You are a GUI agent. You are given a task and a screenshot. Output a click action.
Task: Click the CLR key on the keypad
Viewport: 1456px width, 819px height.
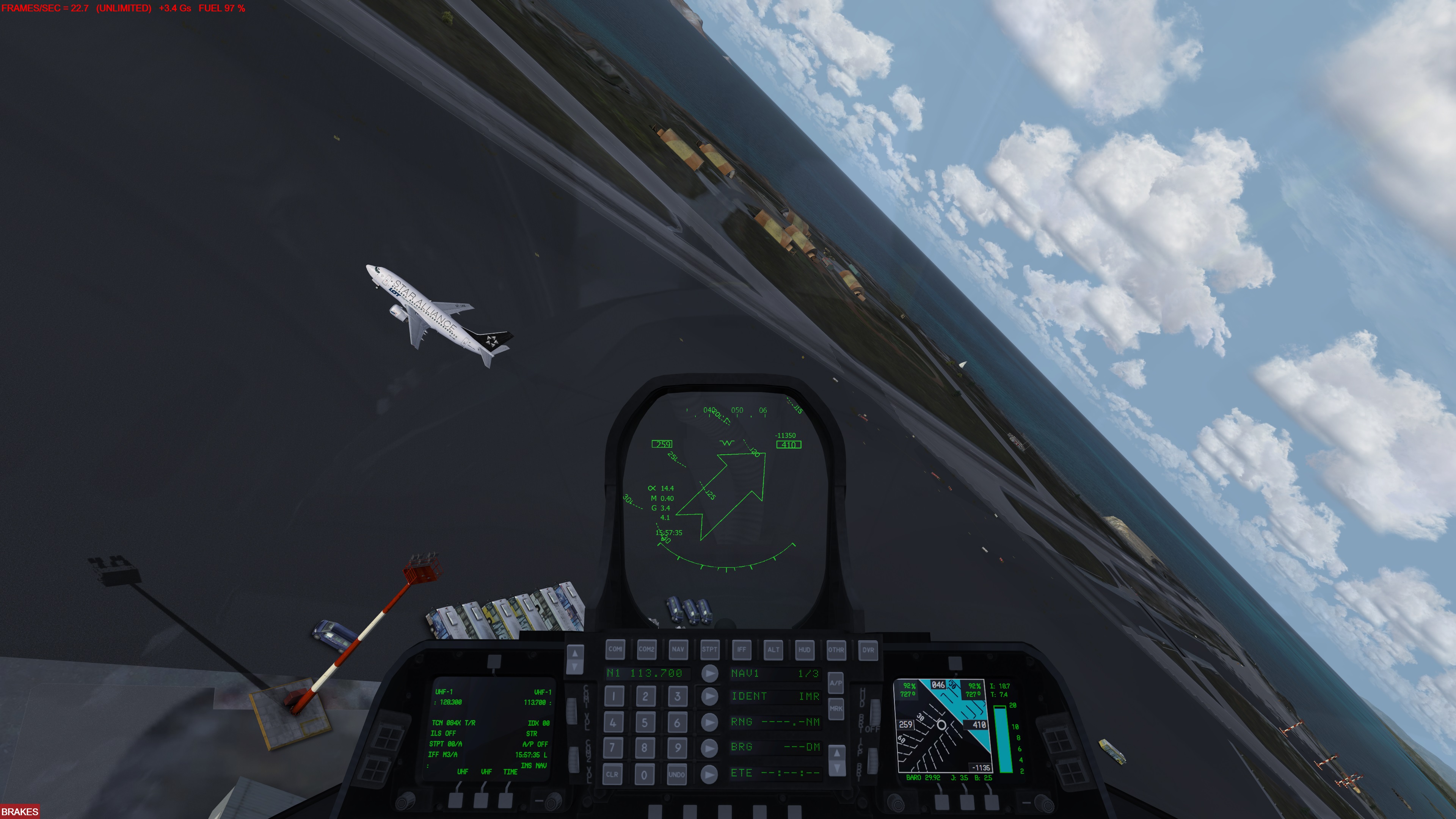pos(612,774)
